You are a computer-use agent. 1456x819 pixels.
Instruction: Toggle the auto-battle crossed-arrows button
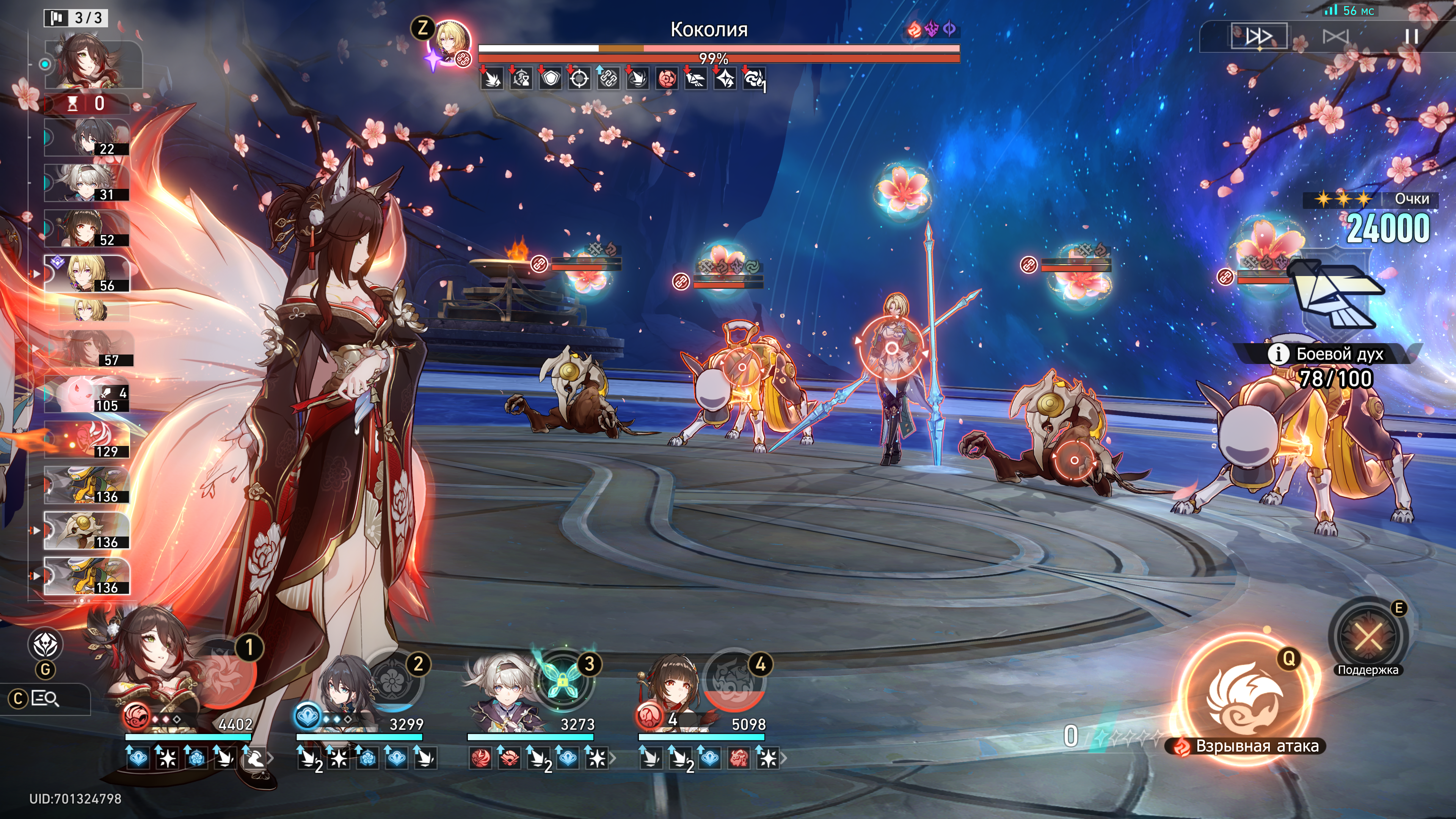click(x=1335, y=37)
